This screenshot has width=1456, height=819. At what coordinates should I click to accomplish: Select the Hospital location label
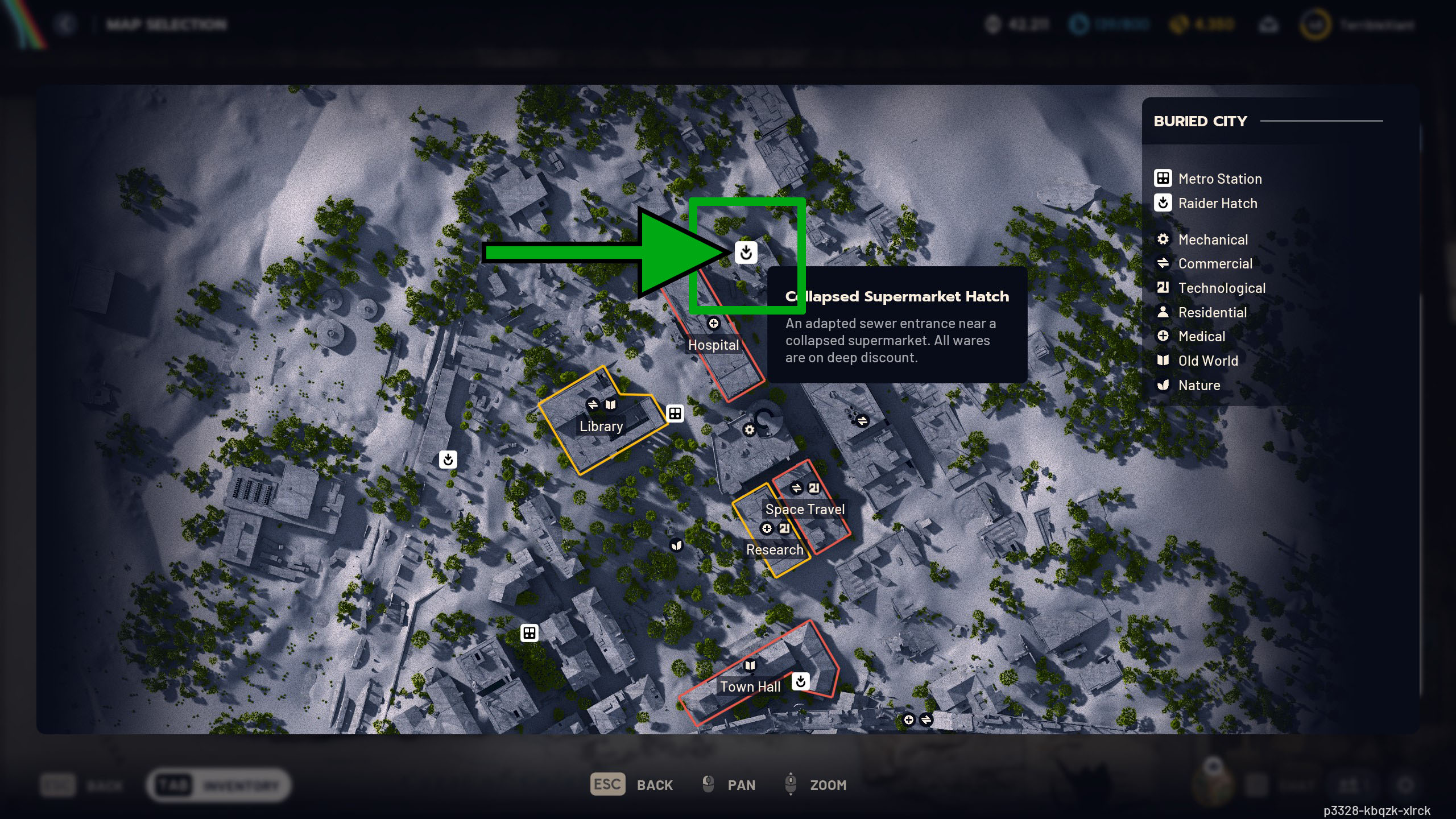click(x=713, y=345)
